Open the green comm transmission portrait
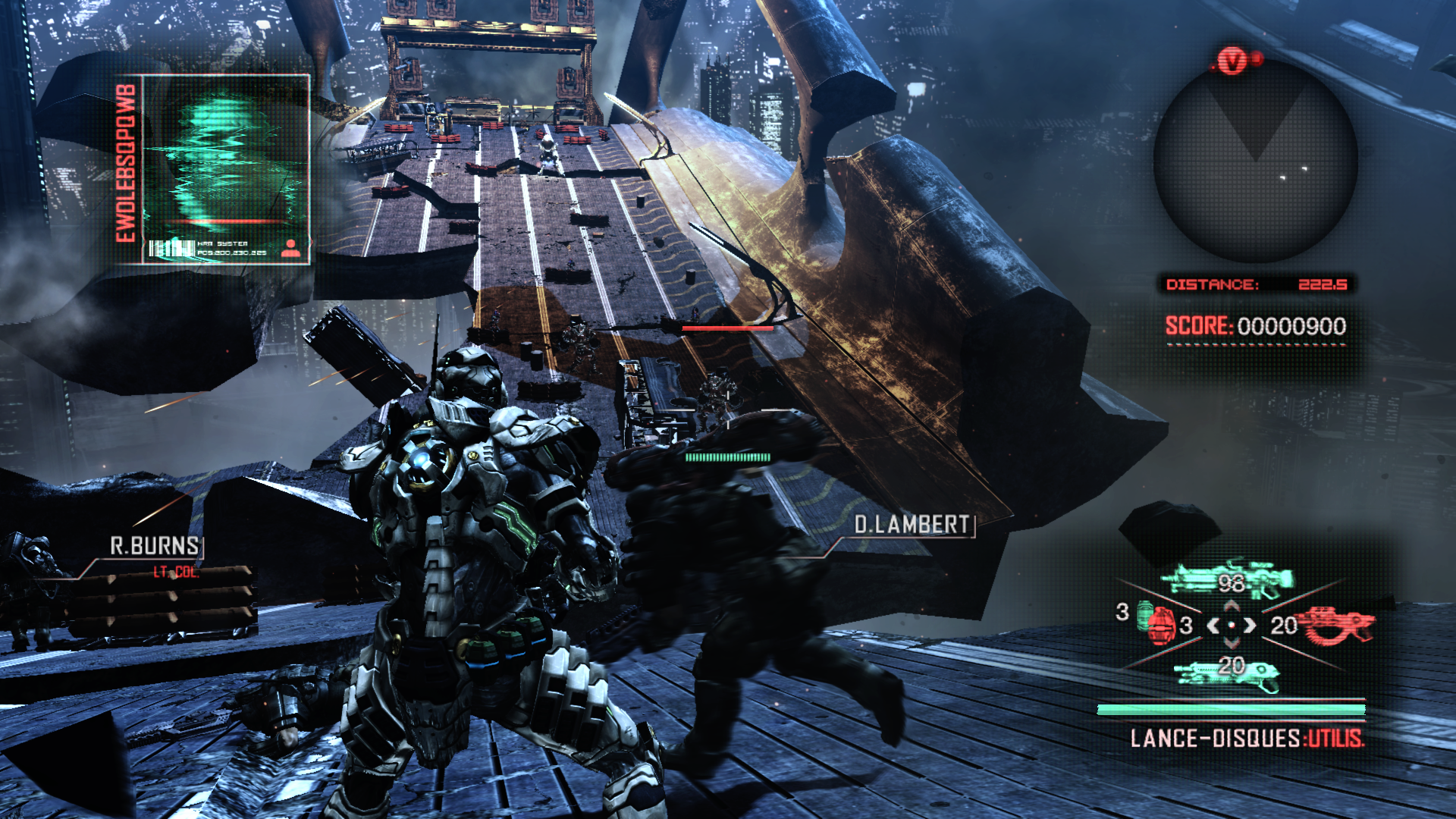 click(226, 167)
